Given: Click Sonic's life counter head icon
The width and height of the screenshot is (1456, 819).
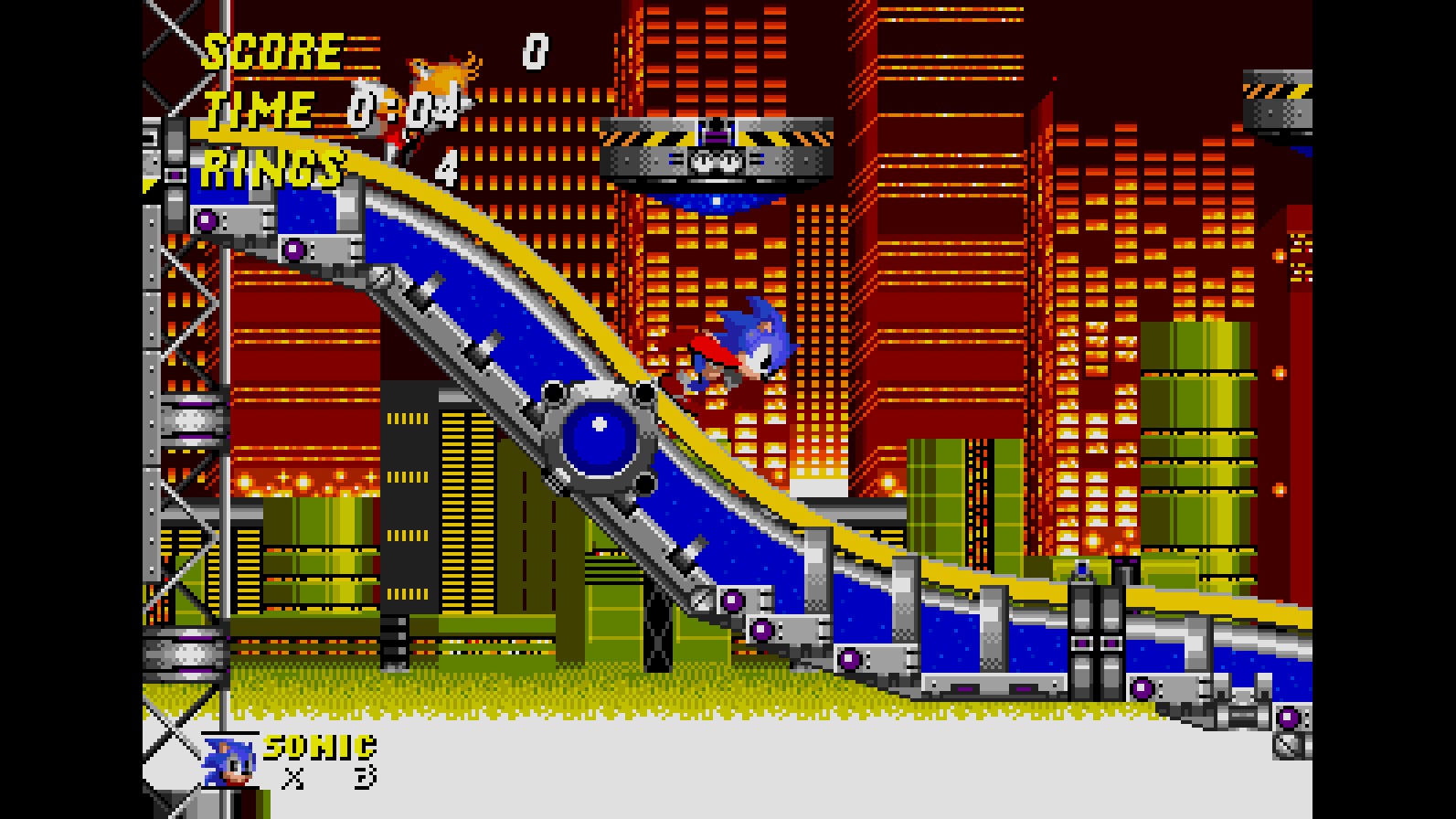Looking at the screenshot, I should tap(228, 761).
